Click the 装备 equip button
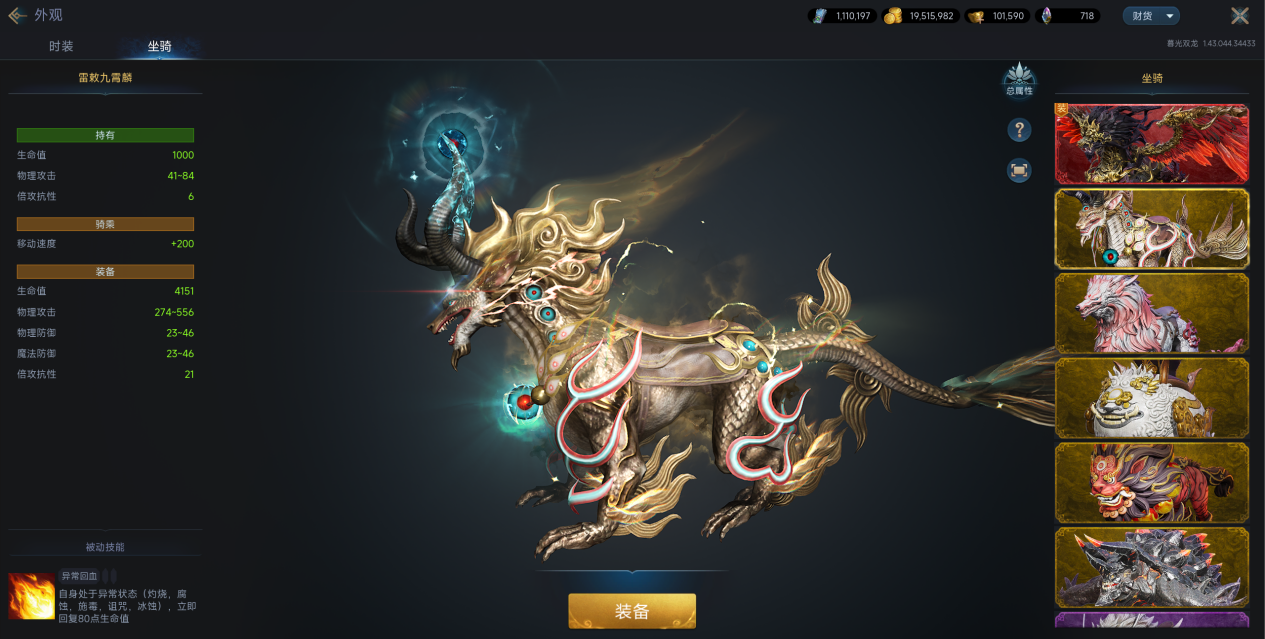 pyautogui.click(x=631, y=611)
